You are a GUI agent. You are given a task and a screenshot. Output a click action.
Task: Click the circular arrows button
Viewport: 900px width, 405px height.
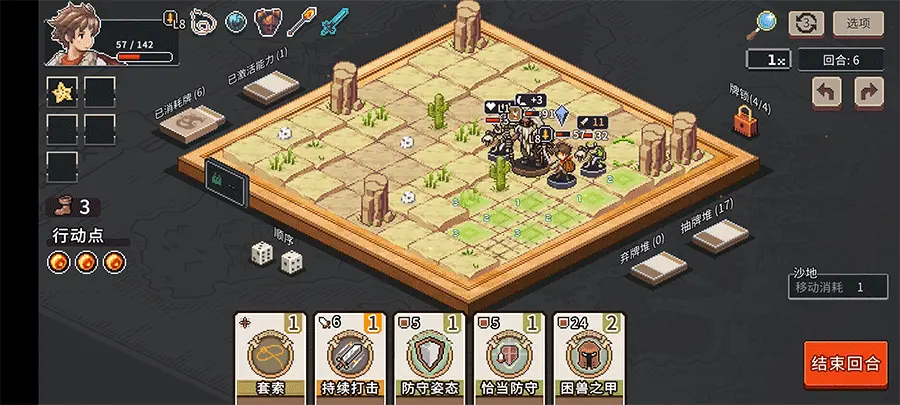[806, 23]
